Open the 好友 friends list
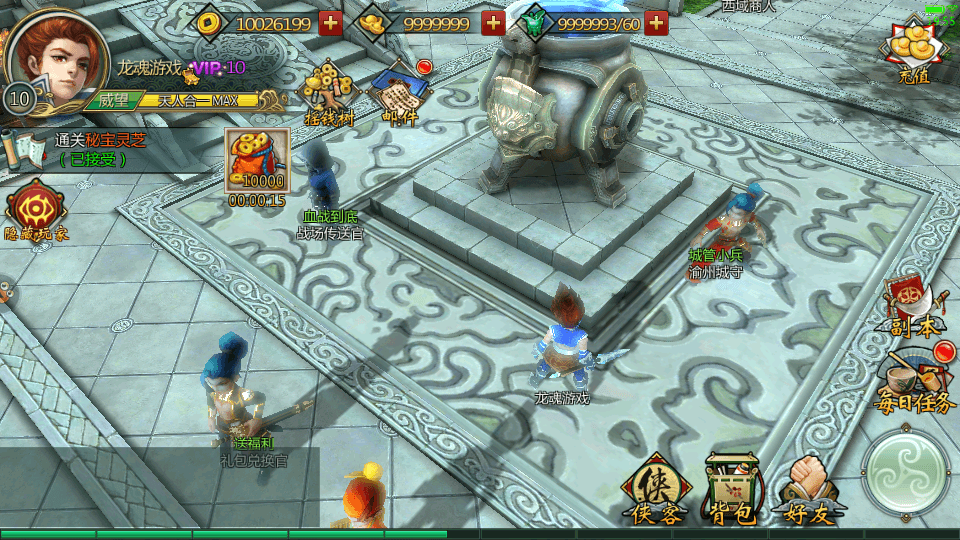This screenshot has width=960, height=540. click(808, 490)
